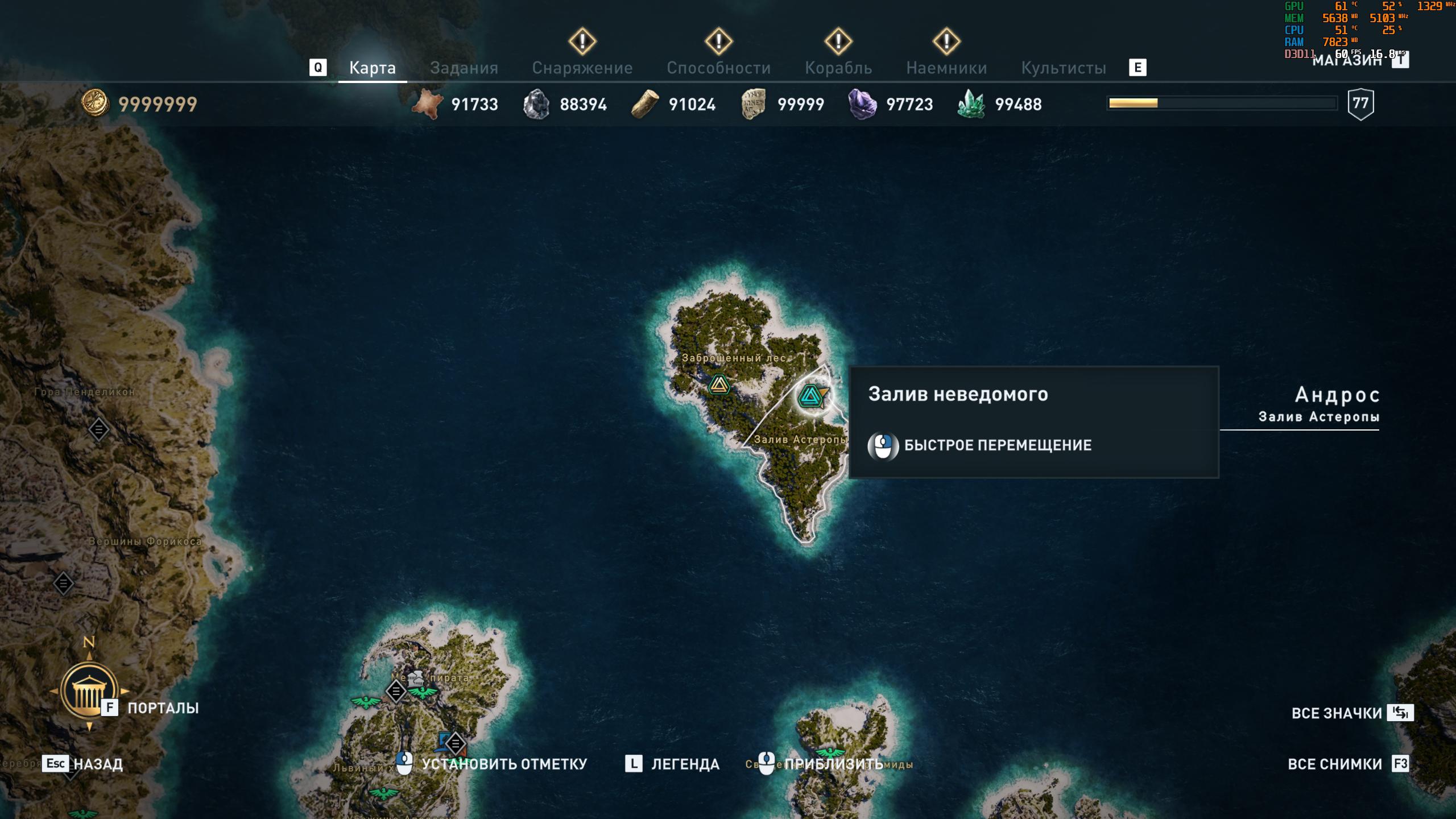Fast travel via Быстрое перемещение
Screen dimensions: 1456x819
(x=997, y=445)
